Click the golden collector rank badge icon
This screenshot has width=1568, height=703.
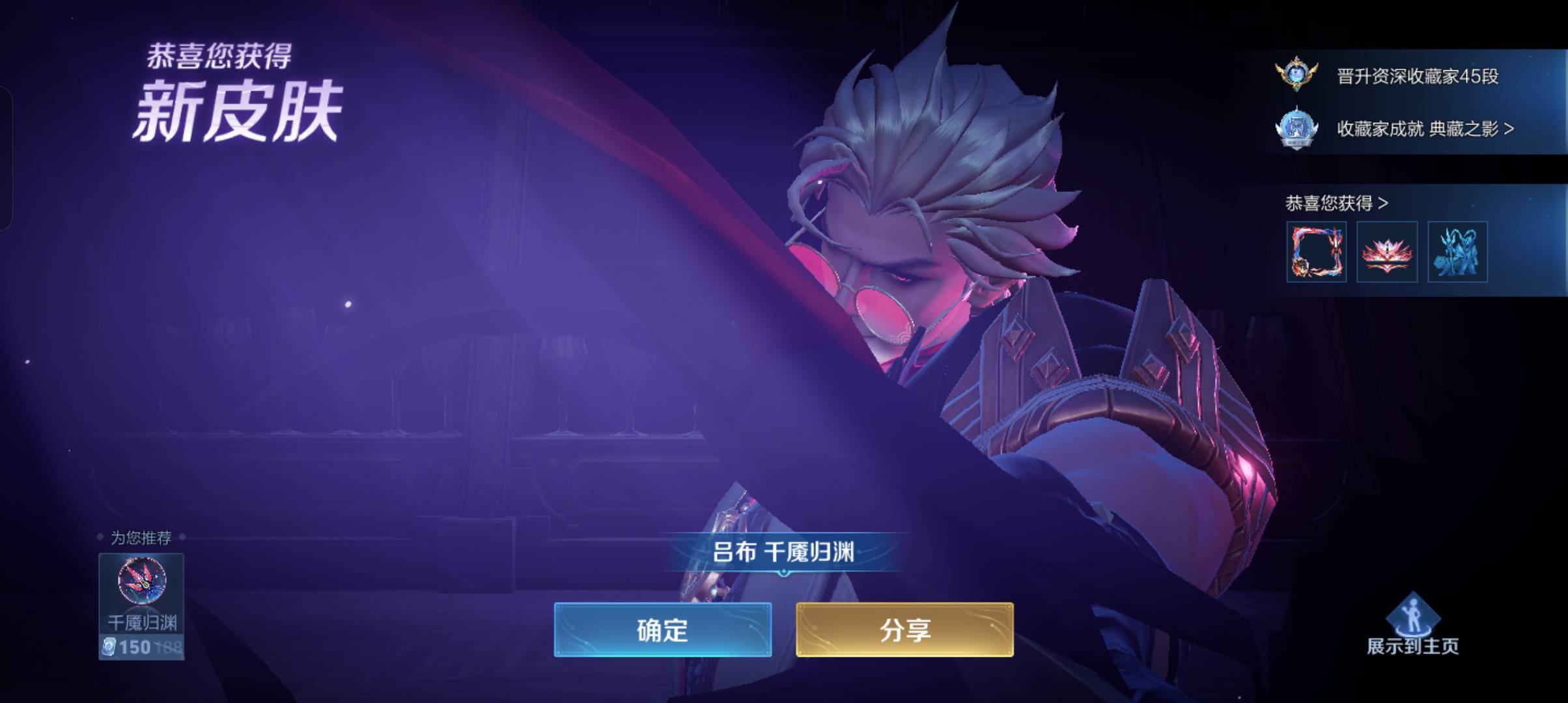pyautogui.click(x=1296, y=74)
